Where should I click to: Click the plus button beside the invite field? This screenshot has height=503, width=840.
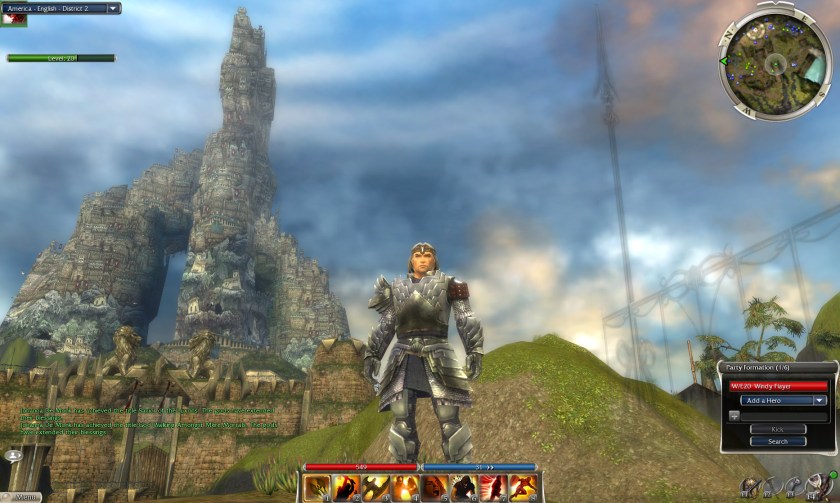(733, 415)
